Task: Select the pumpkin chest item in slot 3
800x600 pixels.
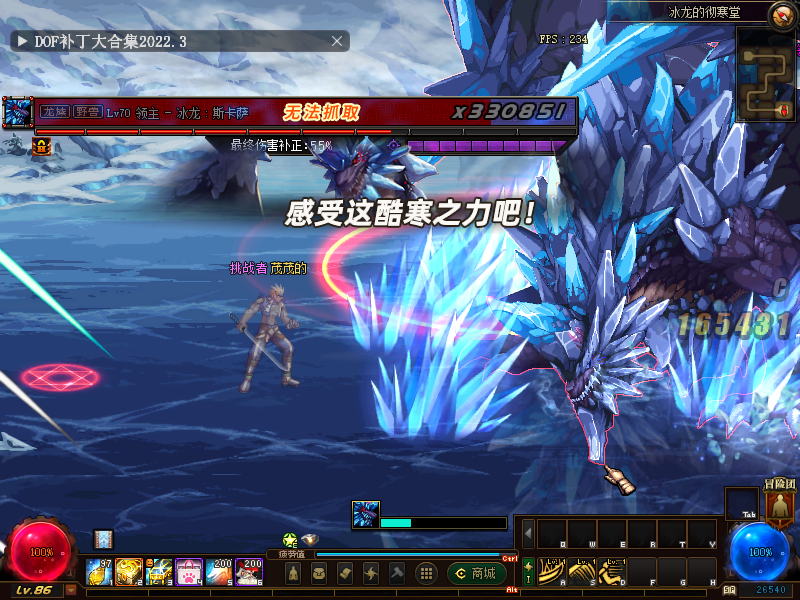Action: pos(159,571)
